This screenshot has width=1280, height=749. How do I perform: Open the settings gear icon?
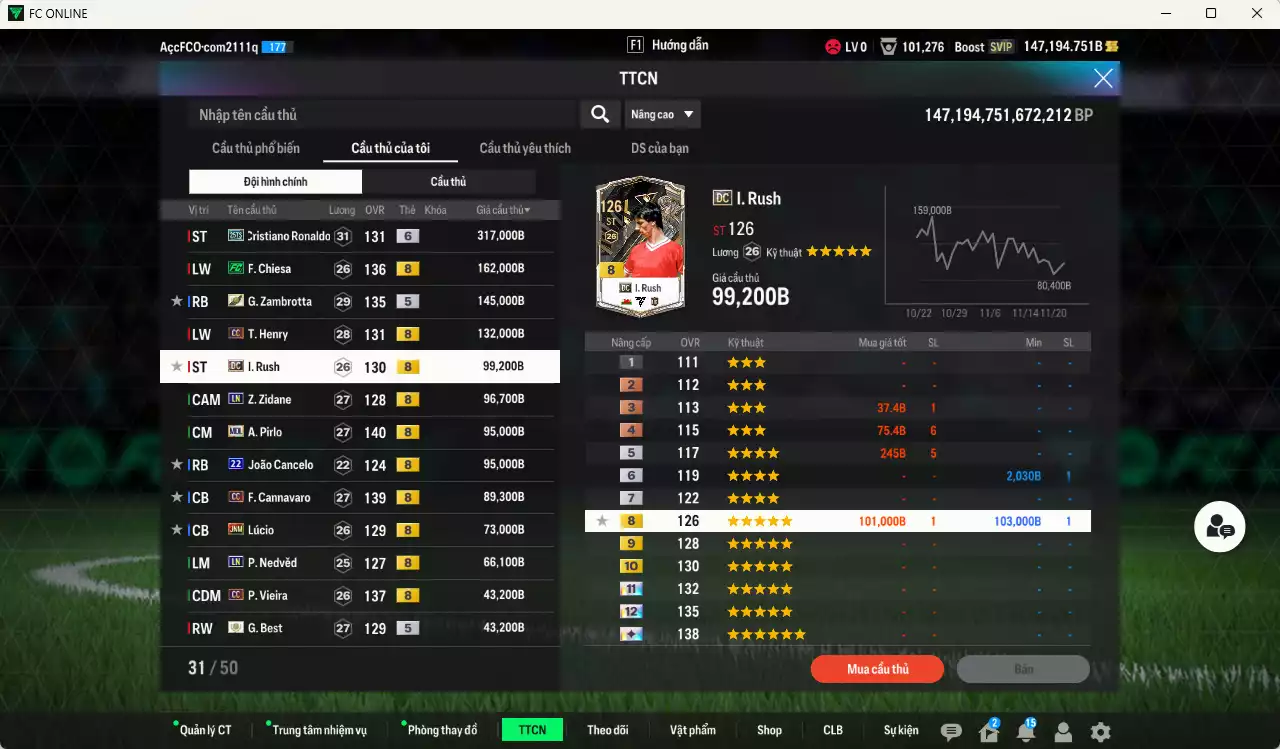tap(1100, 731)
